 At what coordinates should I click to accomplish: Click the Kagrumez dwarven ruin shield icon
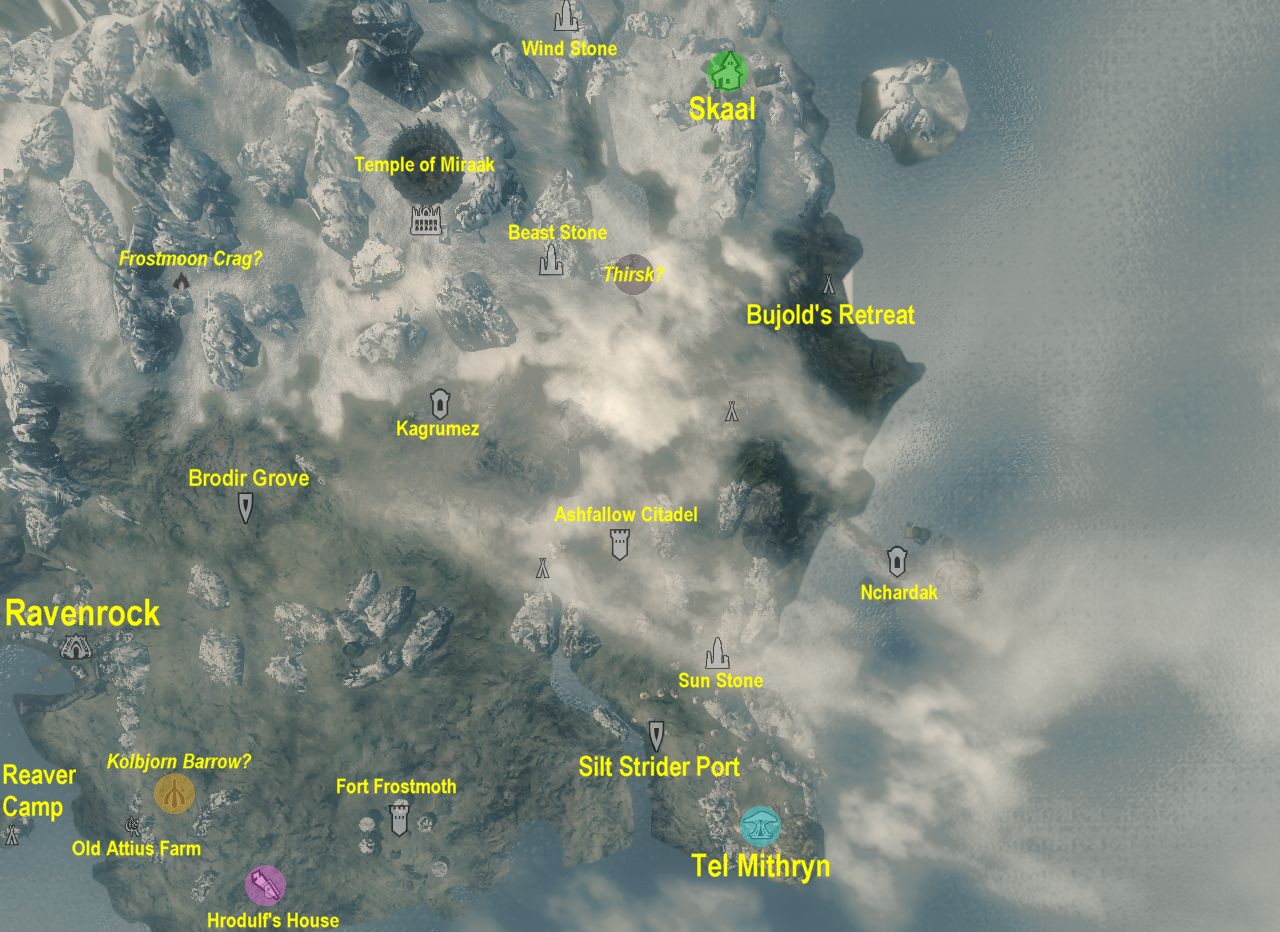click(x=438, y=403)
